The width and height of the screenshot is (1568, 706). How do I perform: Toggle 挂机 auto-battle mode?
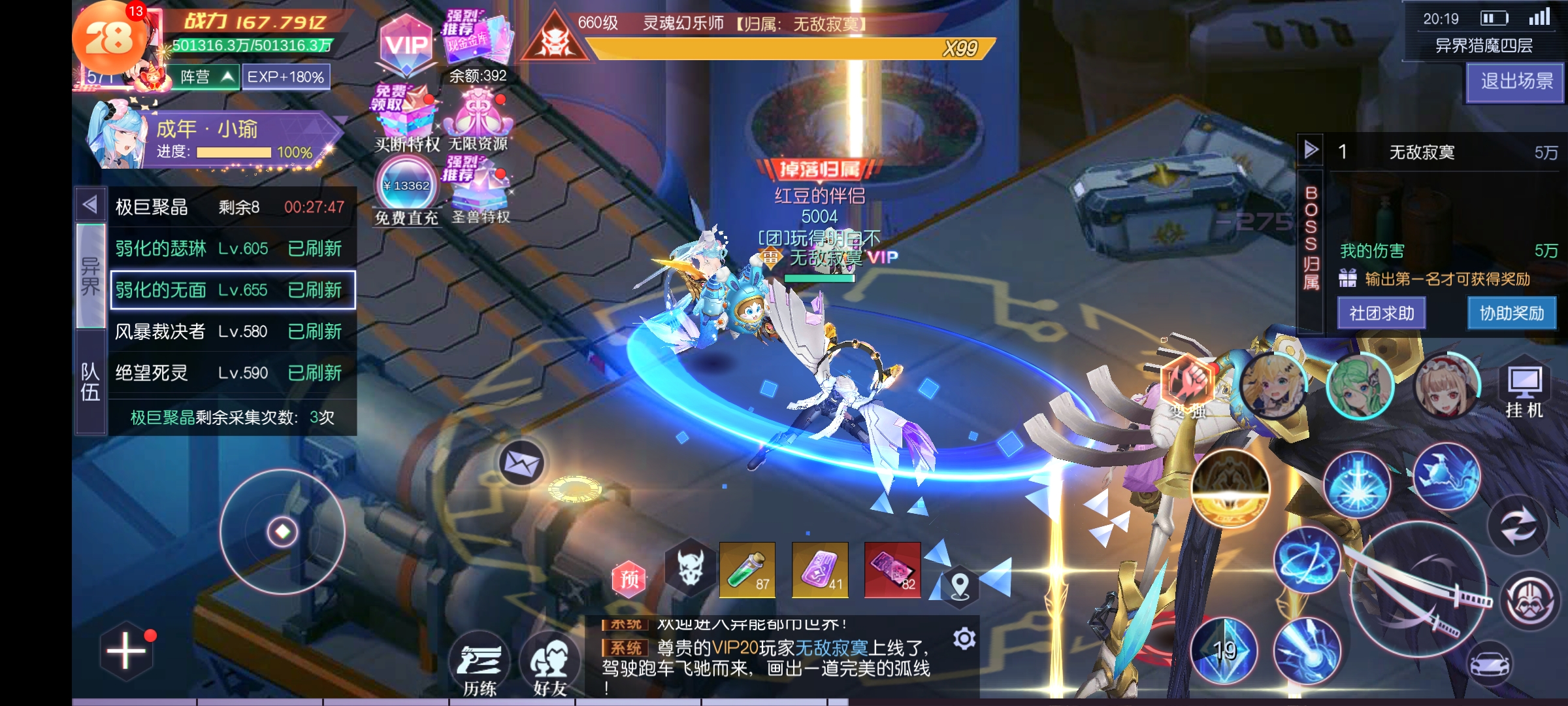1524,391
